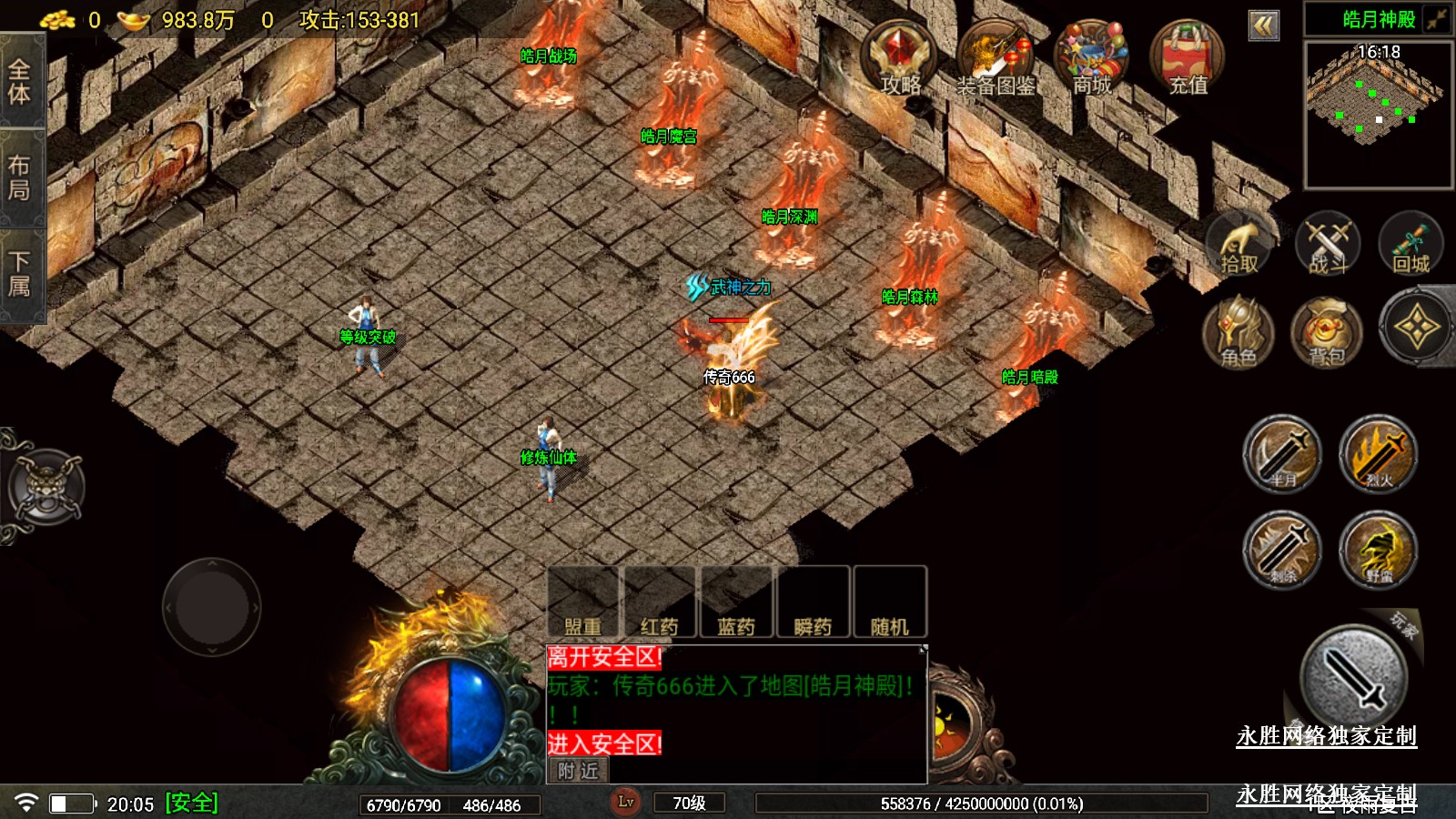Viewport: 1456px width, 819px height.
Task: Open the 角色 character sheet
Action: (1239, 331)
